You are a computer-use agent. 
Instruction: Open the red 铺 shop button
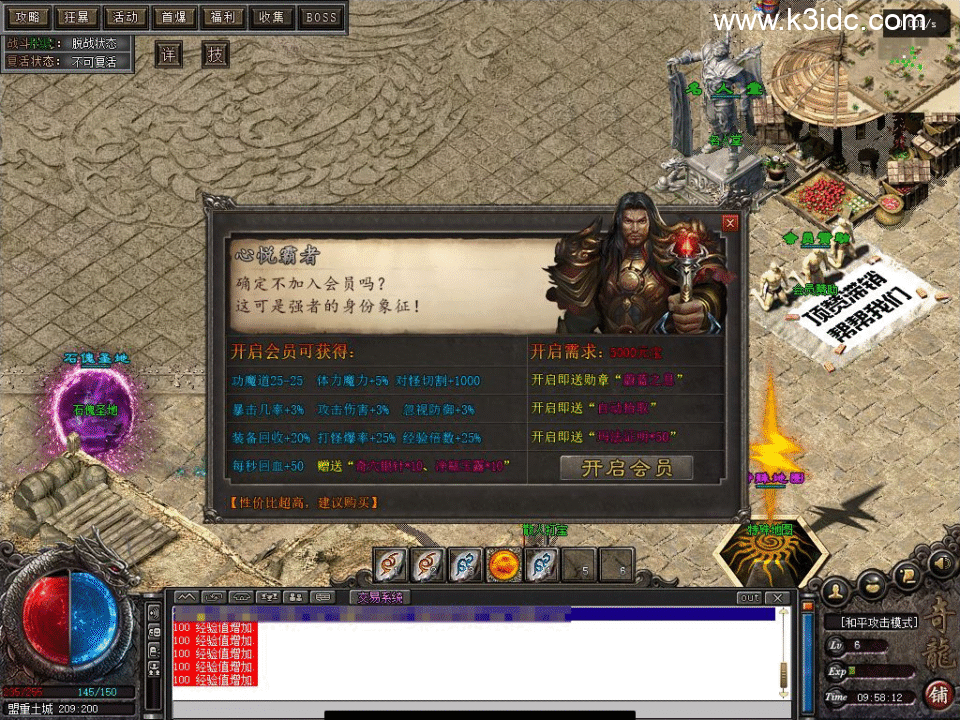point(939,693)
